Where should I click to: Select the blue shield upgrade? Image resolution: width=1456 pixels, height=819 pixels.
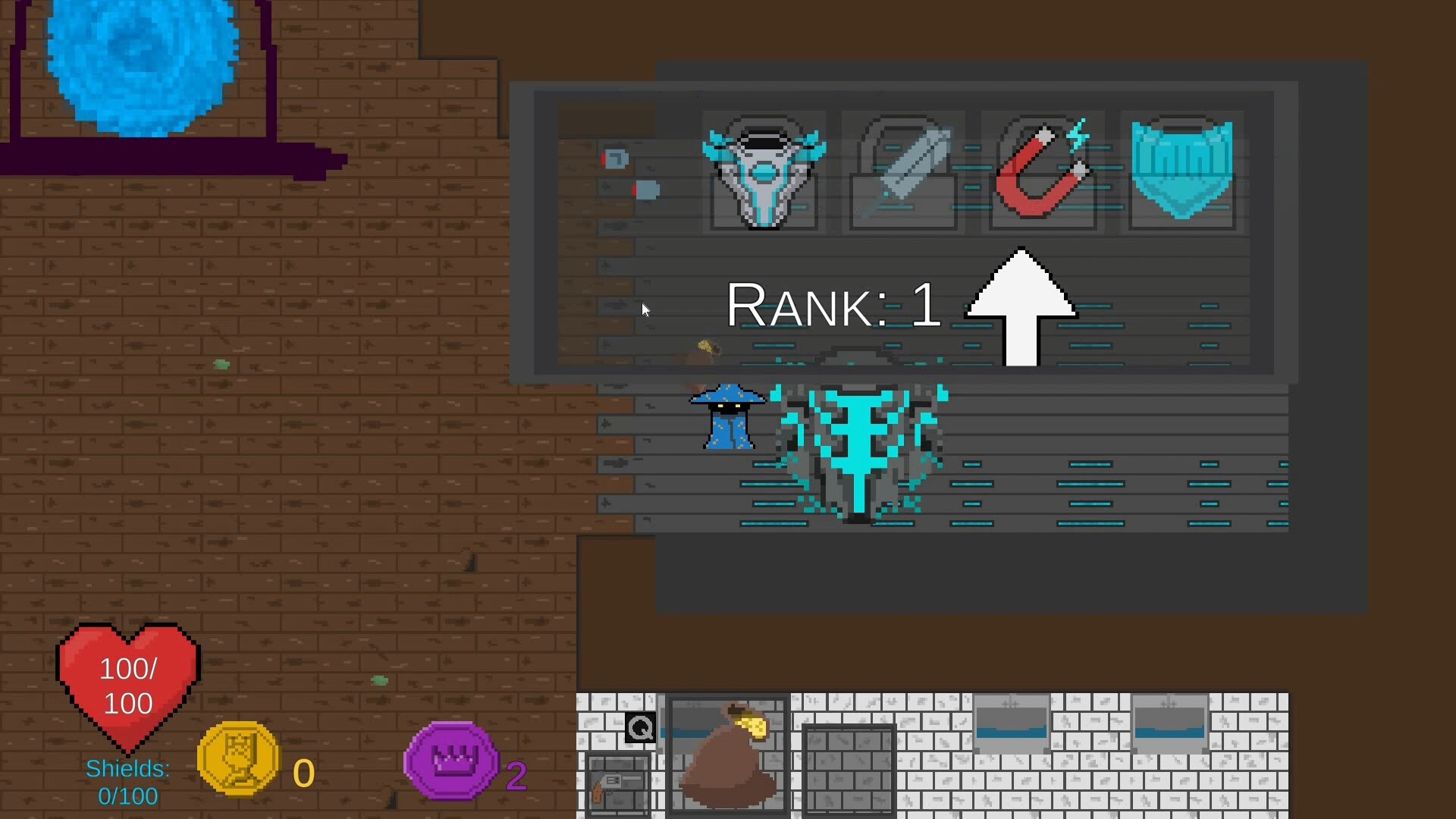coord(1181,172)
